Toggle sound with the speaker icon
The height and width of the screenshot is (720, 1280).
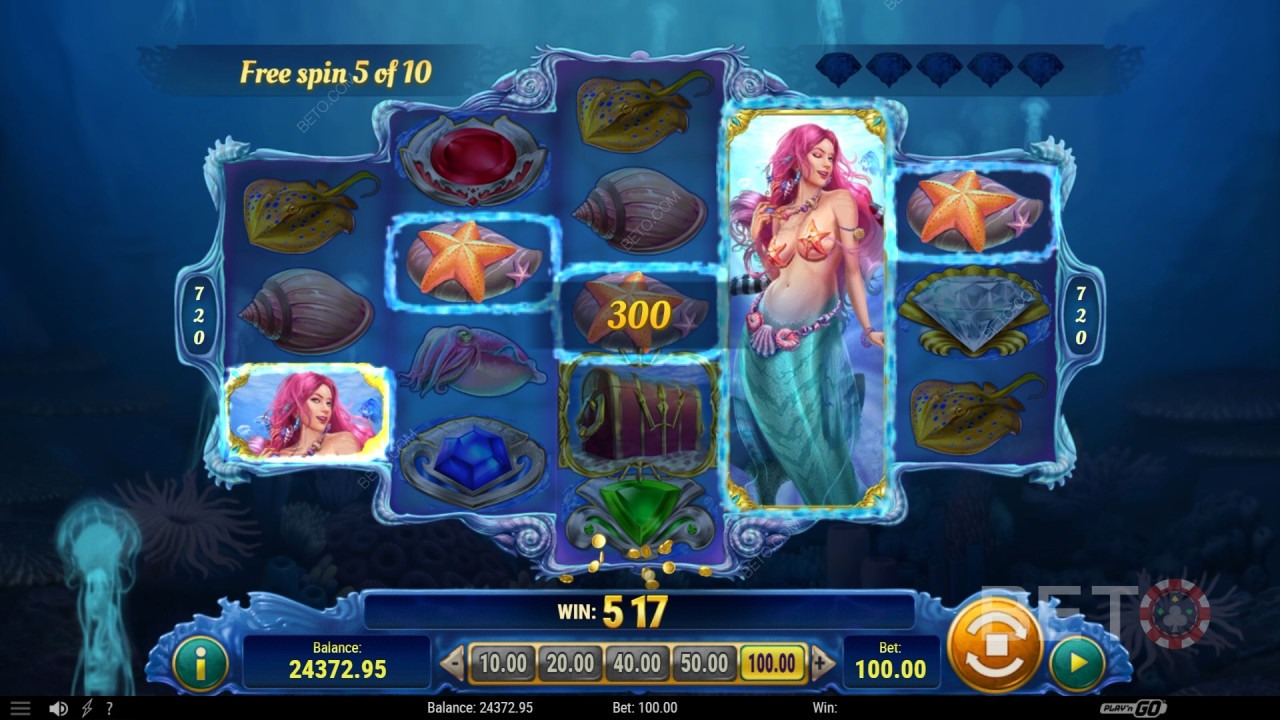(x=59, y=708)
